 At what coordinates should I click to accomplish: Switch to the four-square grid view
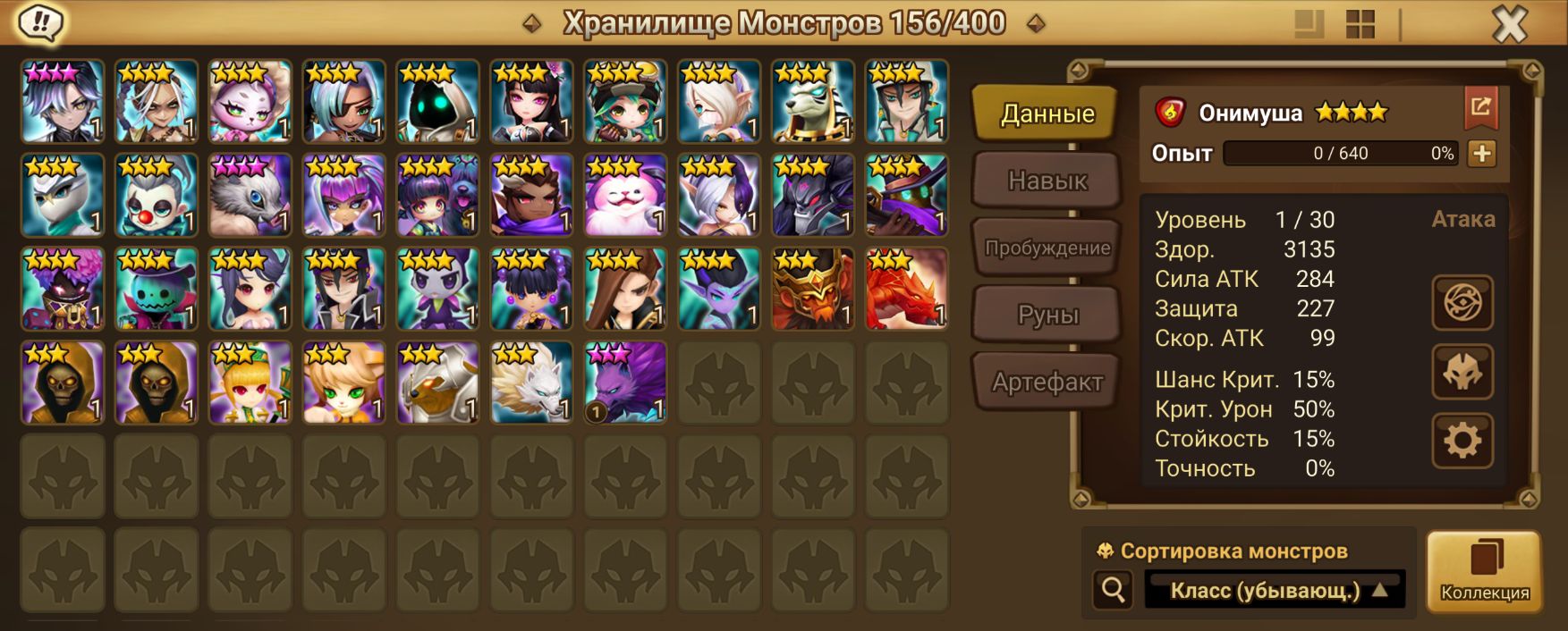1360,24
